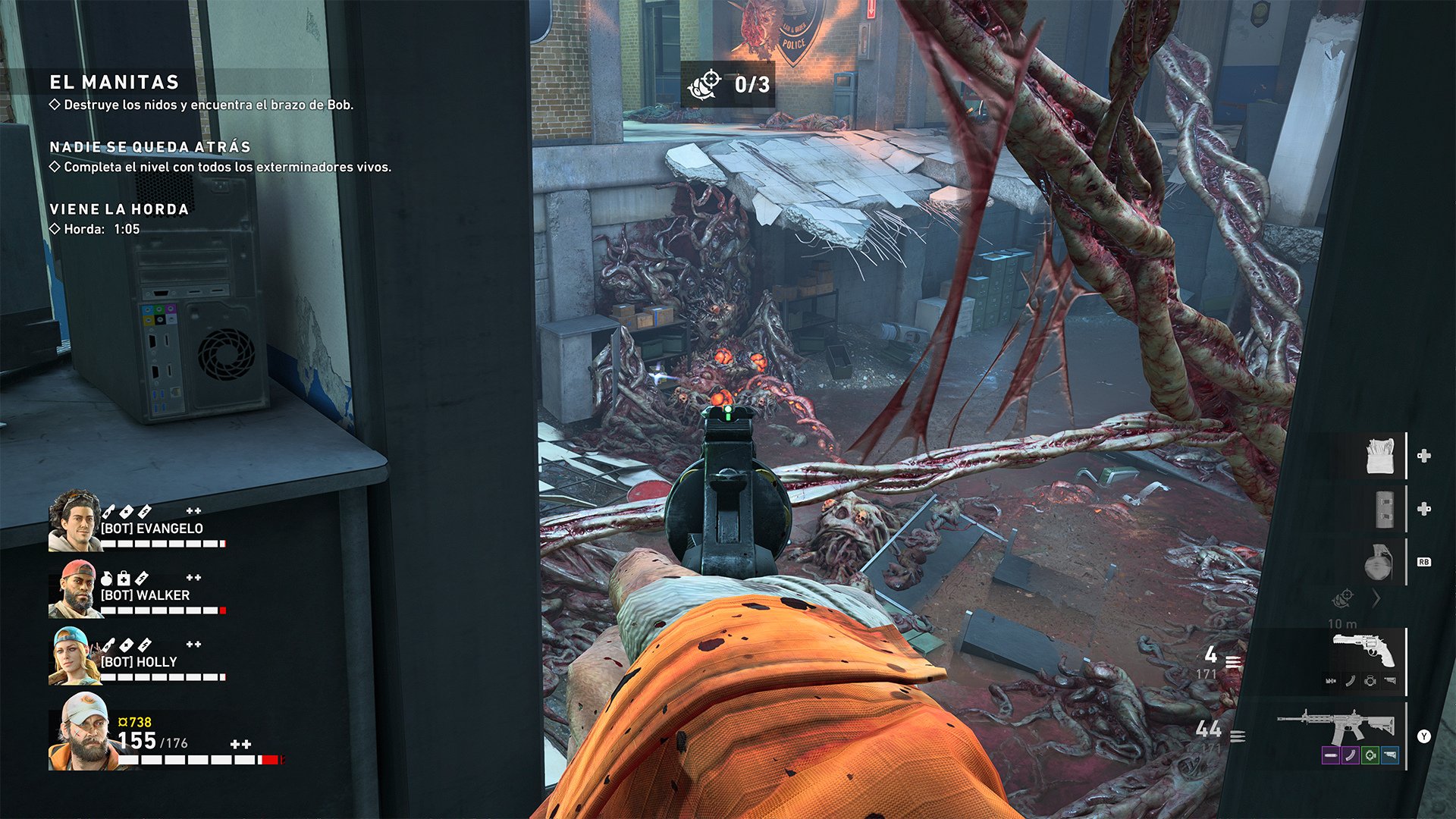Select the grenade slot
Screen dimensions: 1456x819
click(x=1377, y=563)
